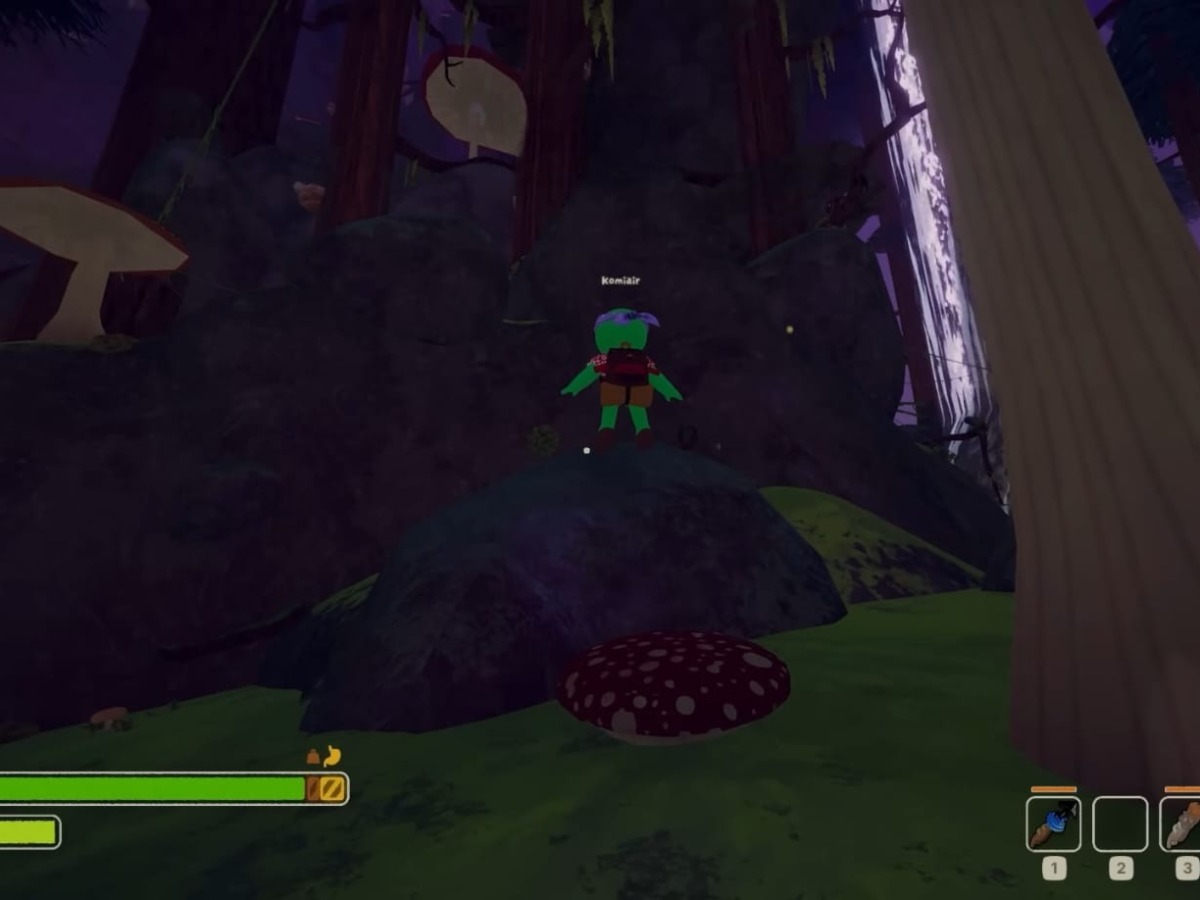Choose the empty hotbar slot numbered 2
The height and width of the screenshot is (900, 1200).
(x=1120, y=824)
